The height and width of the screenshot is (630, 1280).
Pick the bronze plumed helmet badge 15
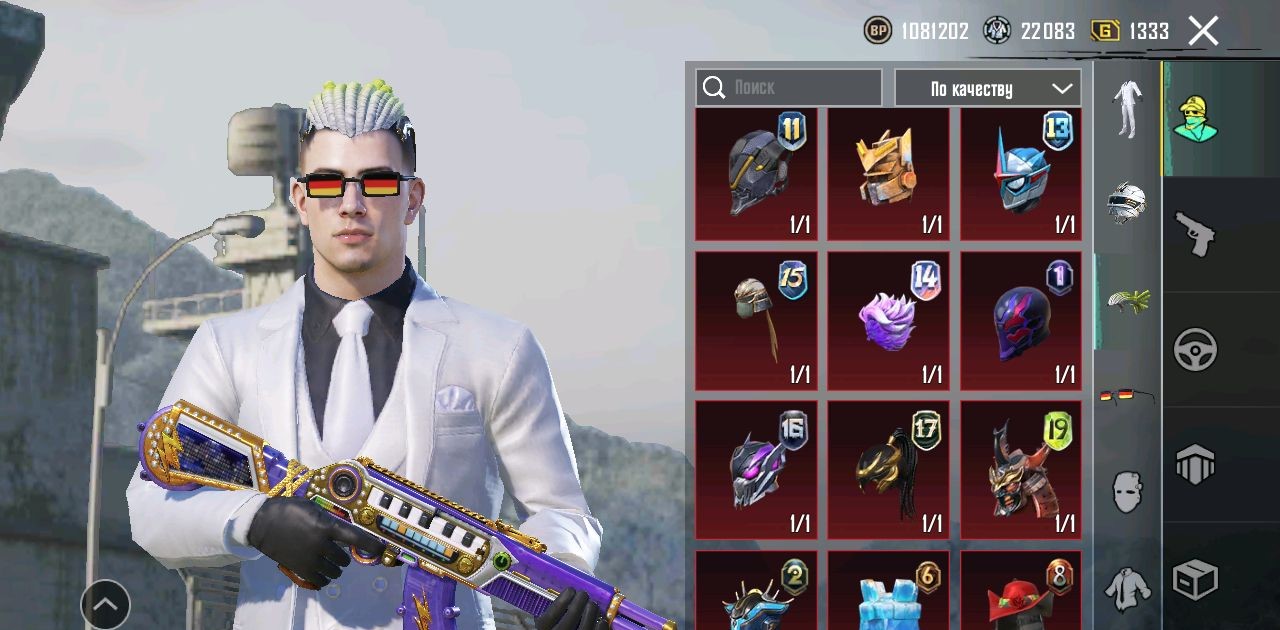756,320
